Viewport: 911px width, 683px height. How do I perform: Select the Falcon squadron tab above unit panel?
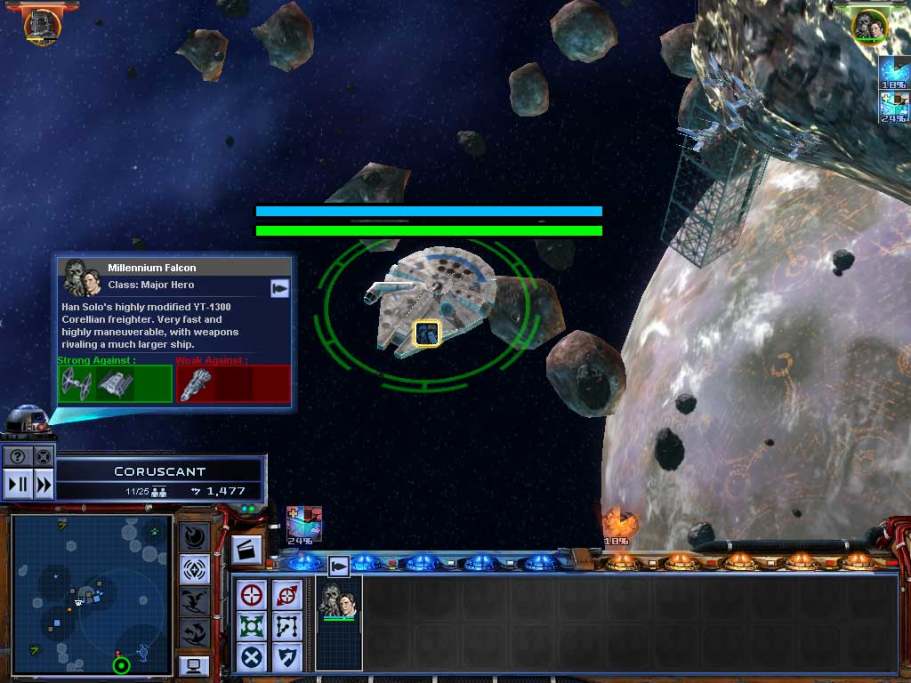click(339, 566)
